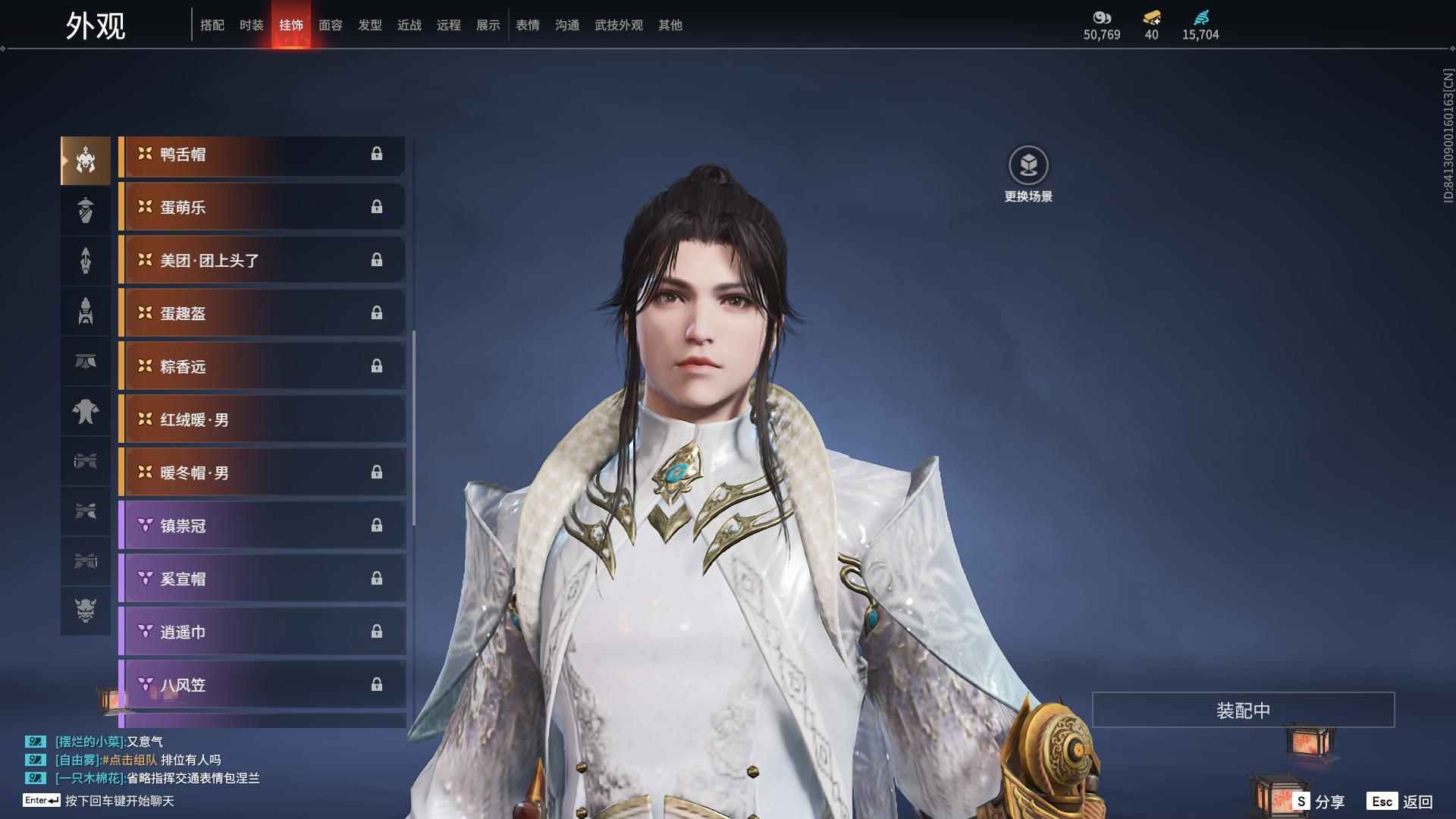Image resolution: width=1456 pixels, height=819 pixels.
Task: Switch to the 时装 tab
Action: [252, 25]
